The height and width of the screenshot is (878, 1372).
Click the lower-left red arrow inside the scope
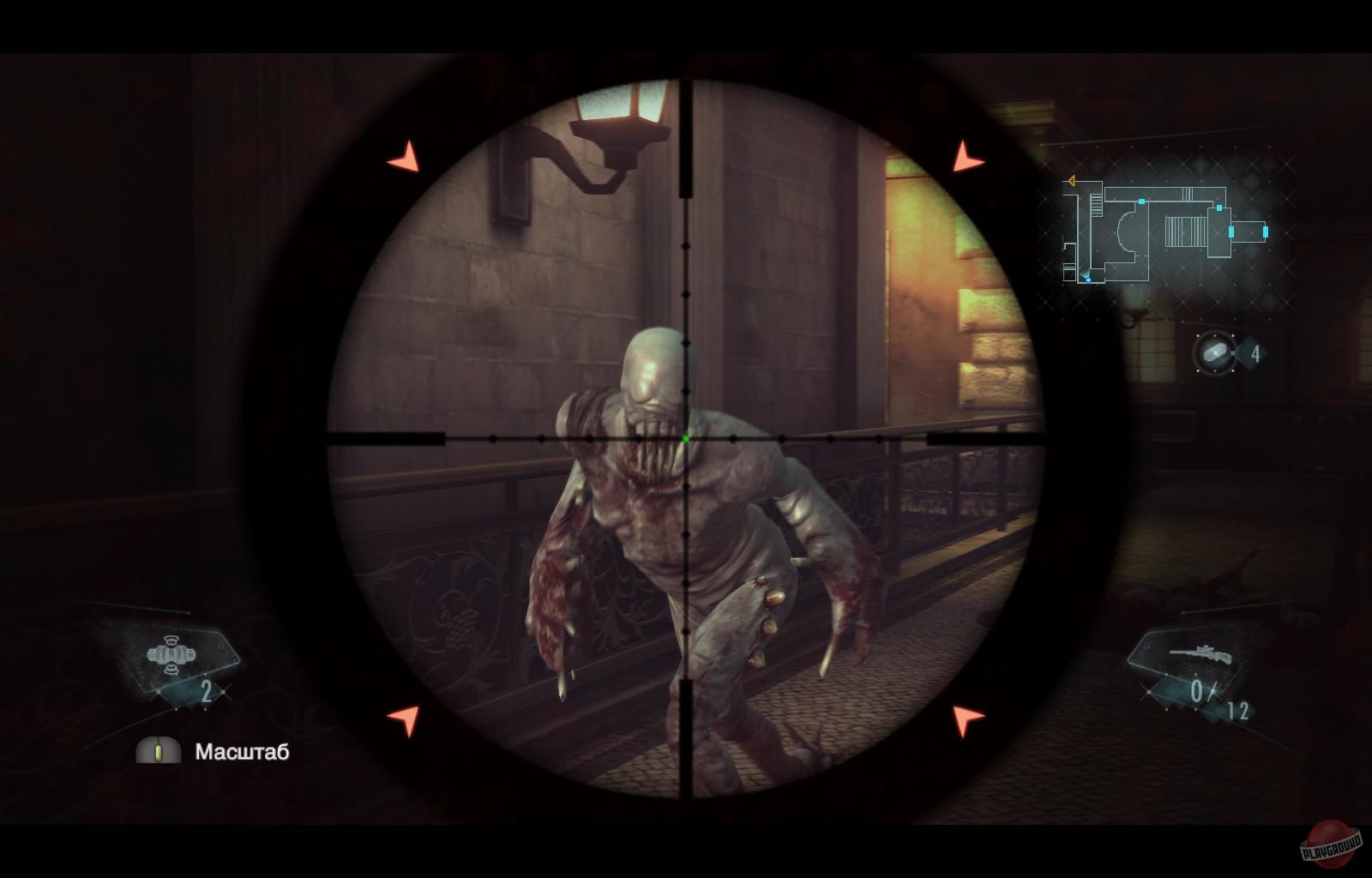tap(403, 719)
